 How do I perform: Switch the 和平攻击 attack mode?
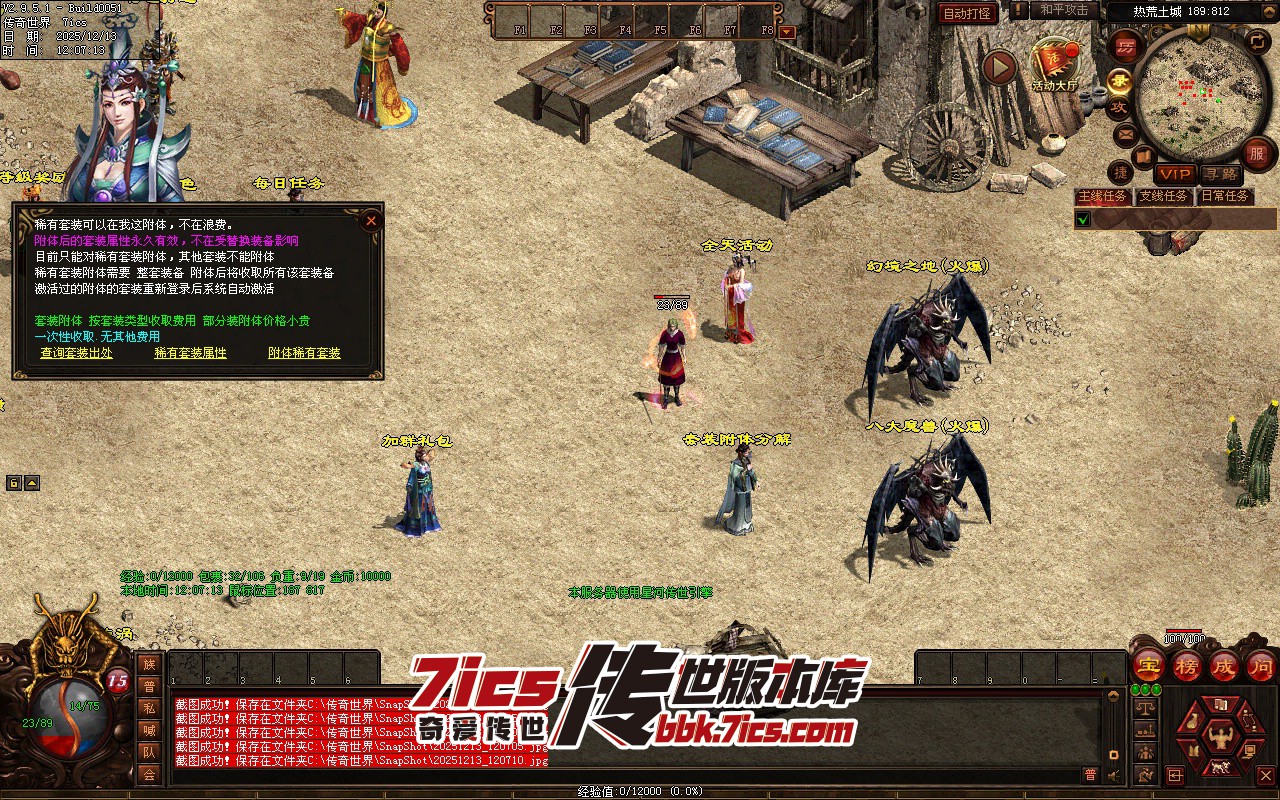(x=1064, y=10)
